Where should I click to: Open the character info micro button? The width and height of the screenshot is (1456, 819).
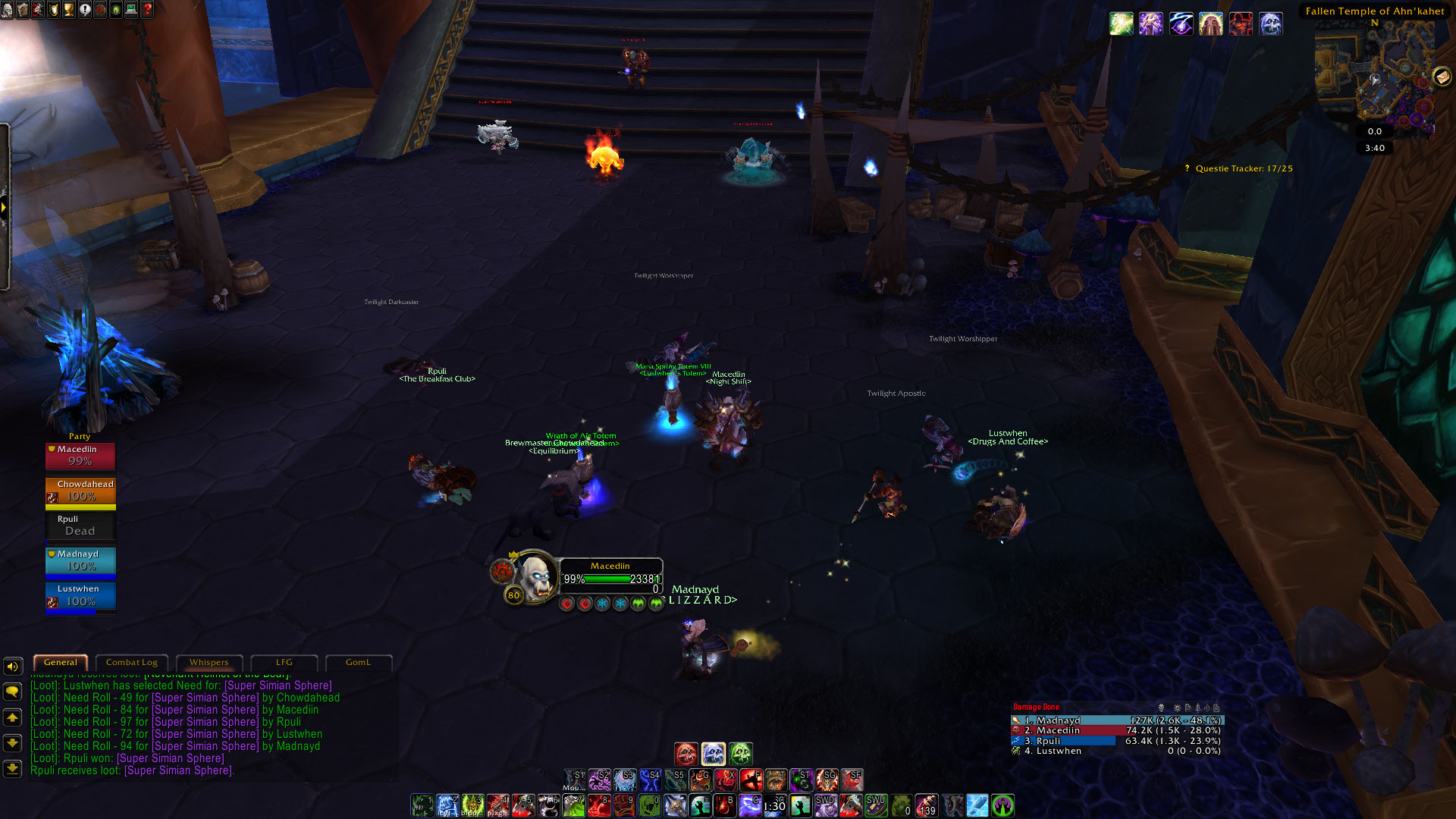7,10
